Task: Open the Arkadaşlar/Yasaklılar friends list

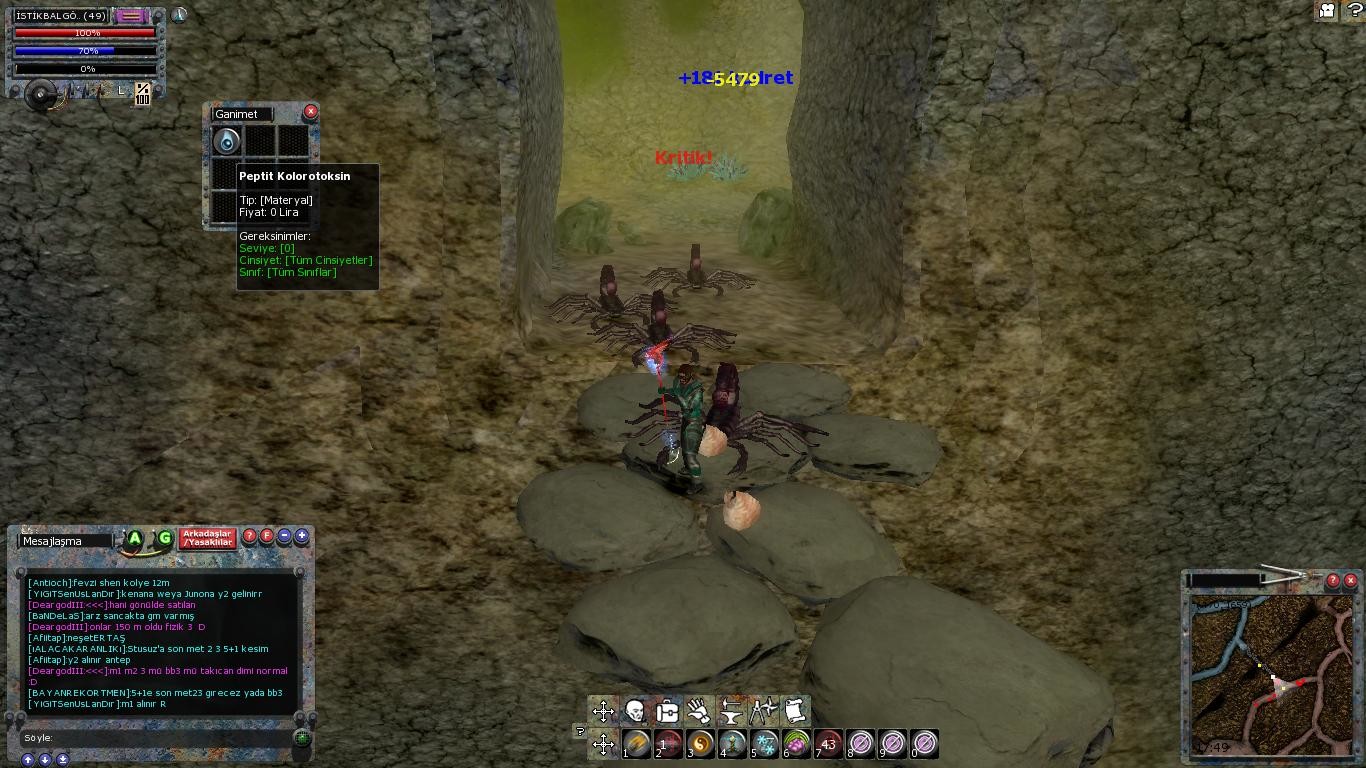Action: (207, 538)
